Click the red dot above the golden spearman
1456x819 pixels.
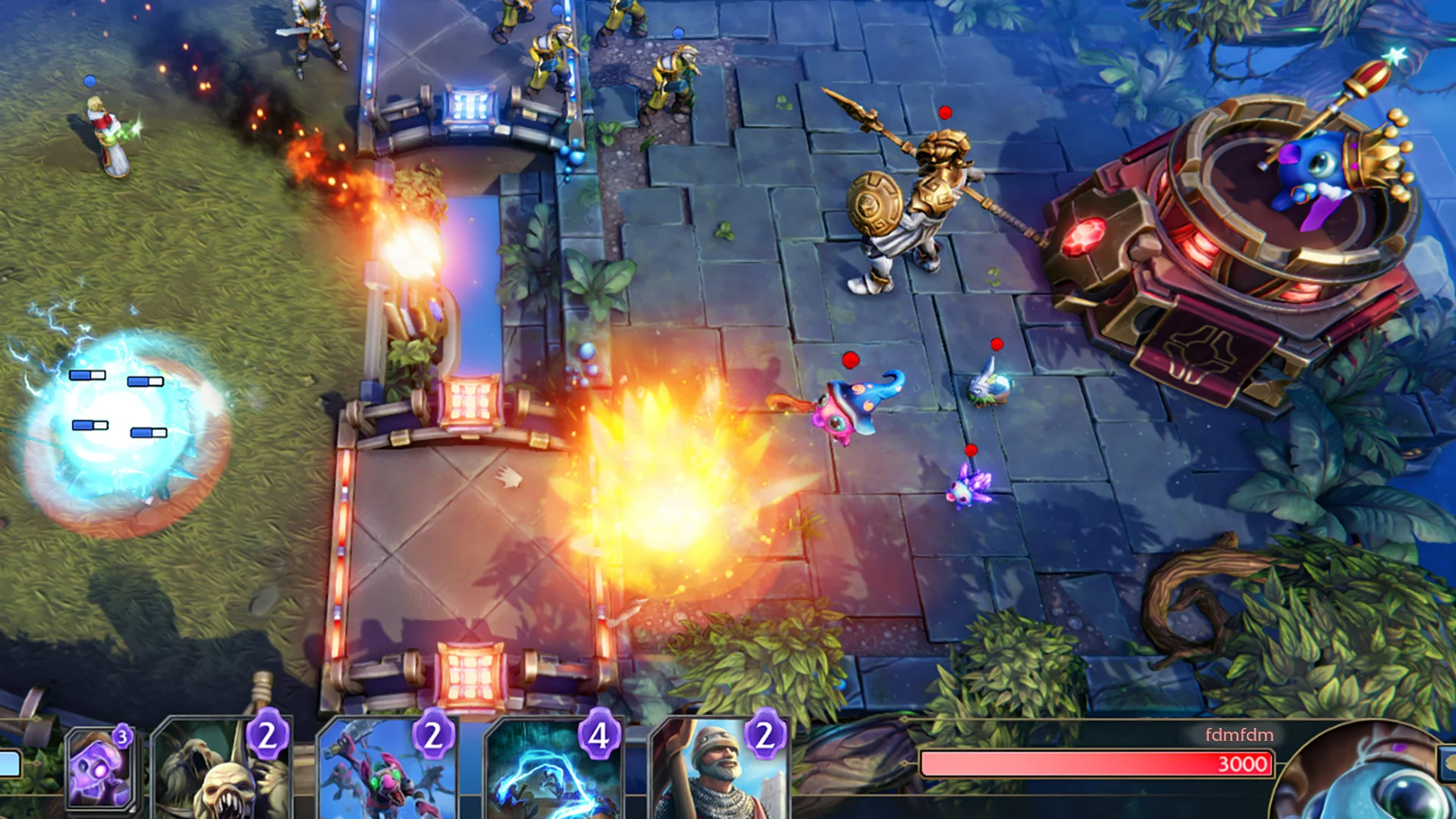pos(944,112)
